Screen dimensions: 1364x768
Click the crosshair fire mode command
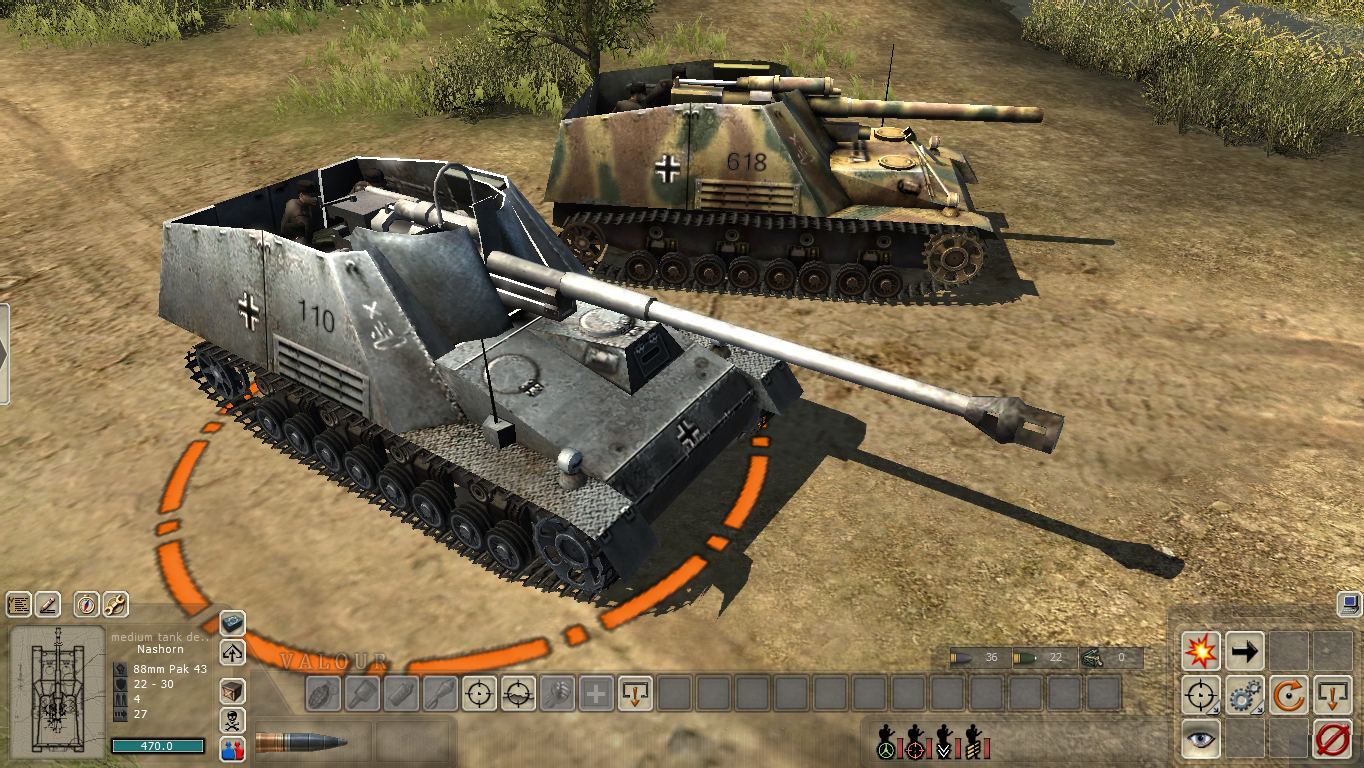[1200, 695]
